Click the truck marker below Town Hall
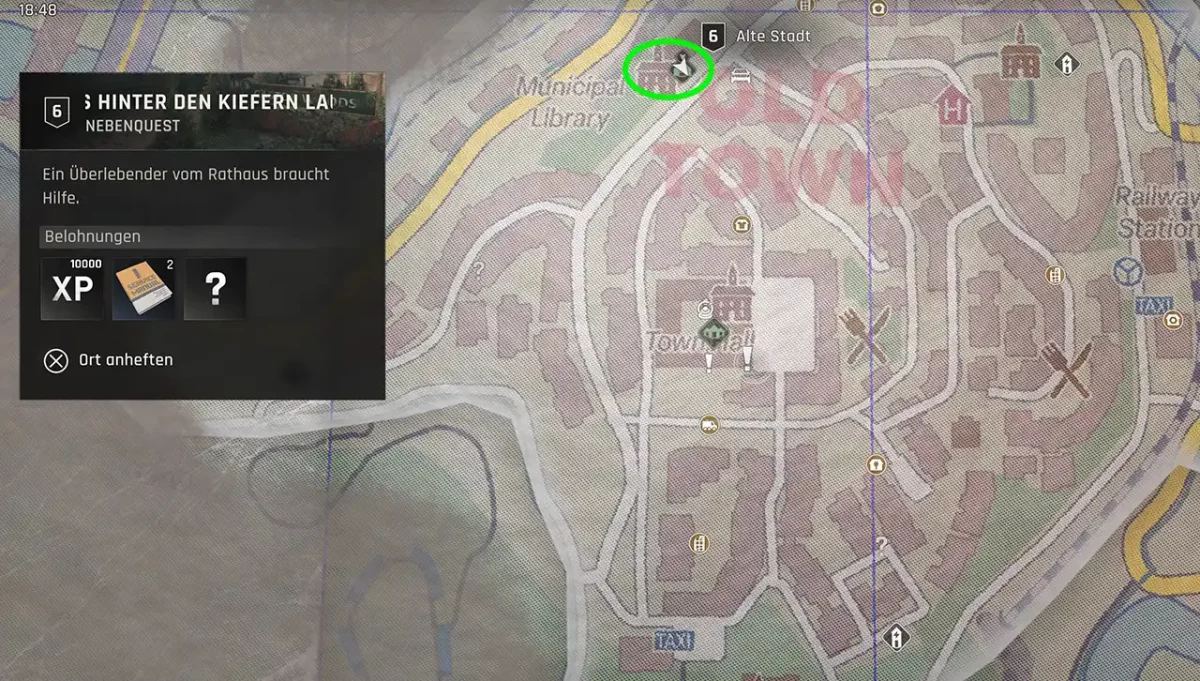 (709, 424)
